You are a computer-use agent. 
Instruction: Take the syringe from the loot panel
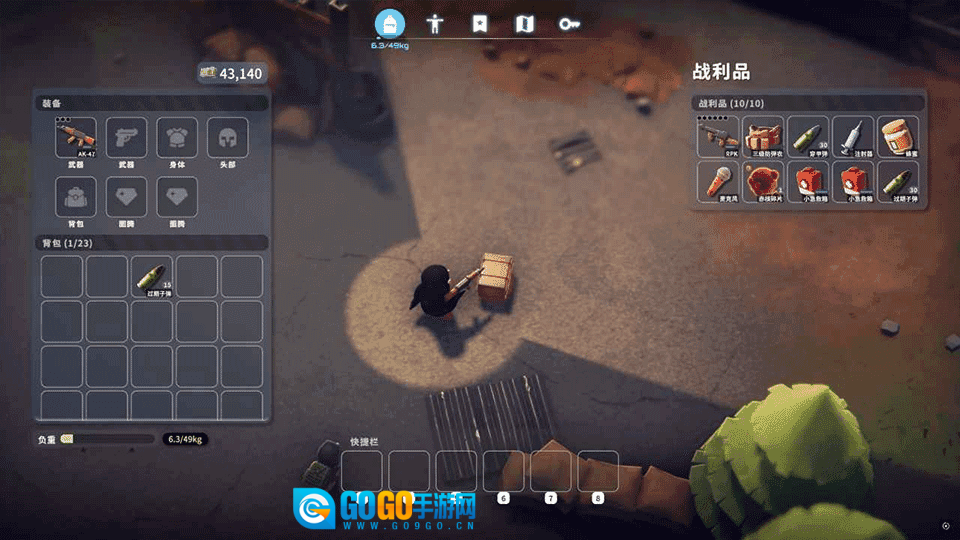point(853,137)
